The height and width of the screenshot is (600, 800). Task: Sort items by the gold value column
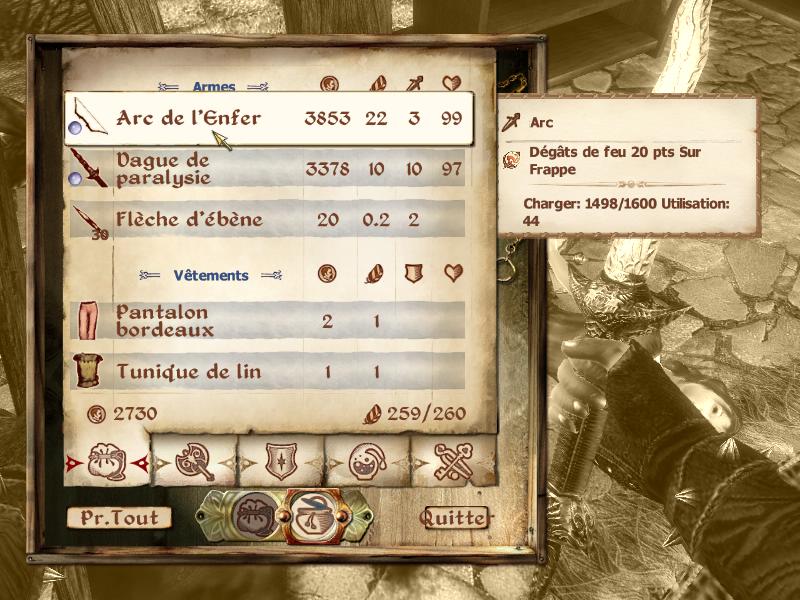click(x=328, y=86)
